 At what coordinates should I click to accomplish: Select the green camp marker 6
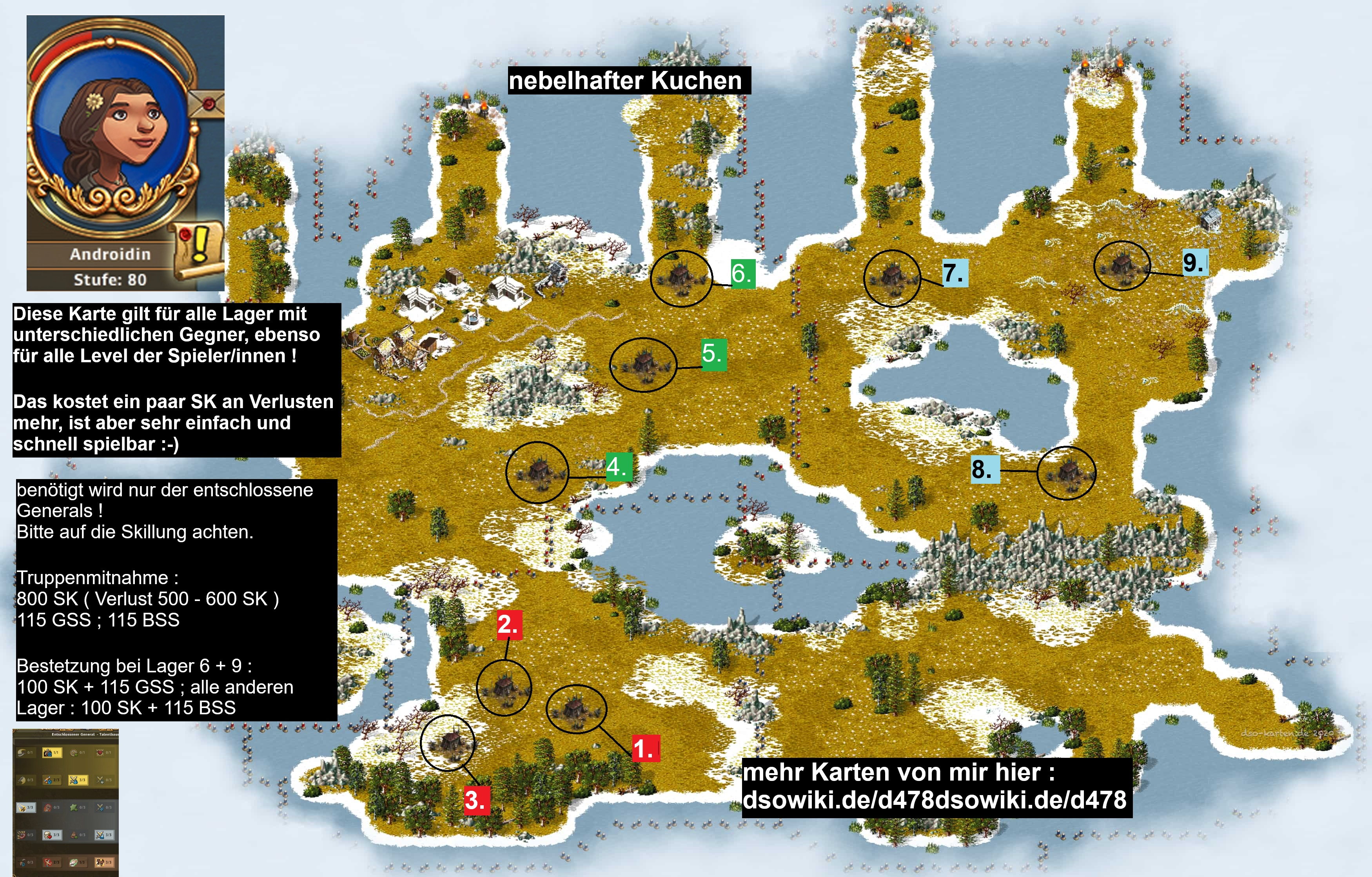742,274
